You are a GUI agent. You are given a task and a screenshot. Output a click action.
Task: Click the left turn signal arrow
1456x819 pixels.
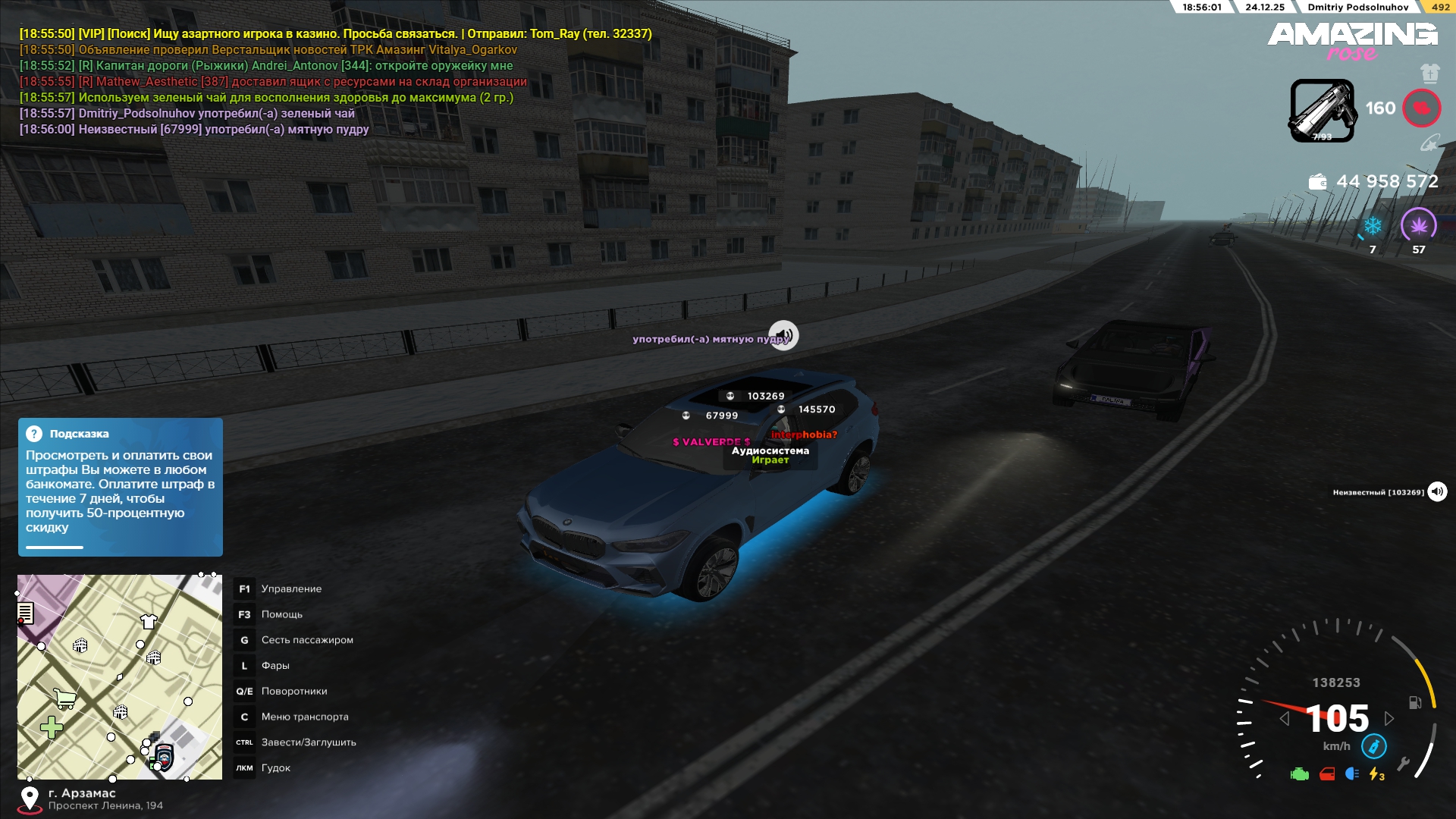pyautogui.click(x=1284, y=718)
